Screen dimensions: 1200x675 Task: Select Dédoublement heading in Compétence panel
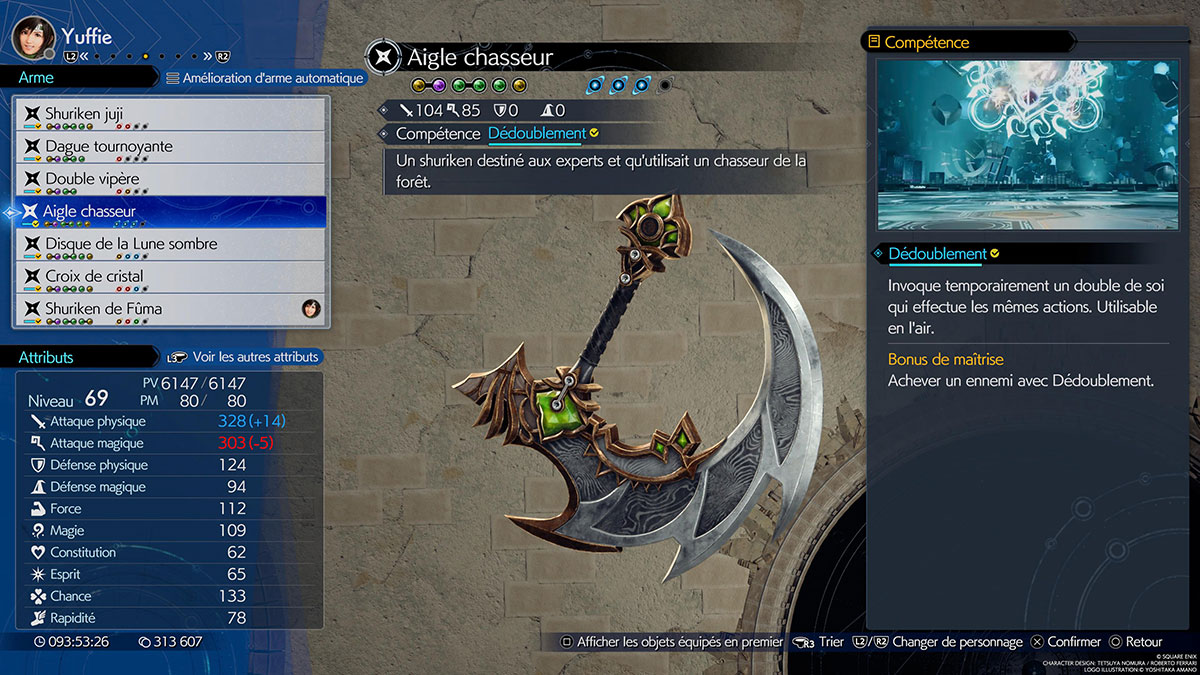coord(937,254)
